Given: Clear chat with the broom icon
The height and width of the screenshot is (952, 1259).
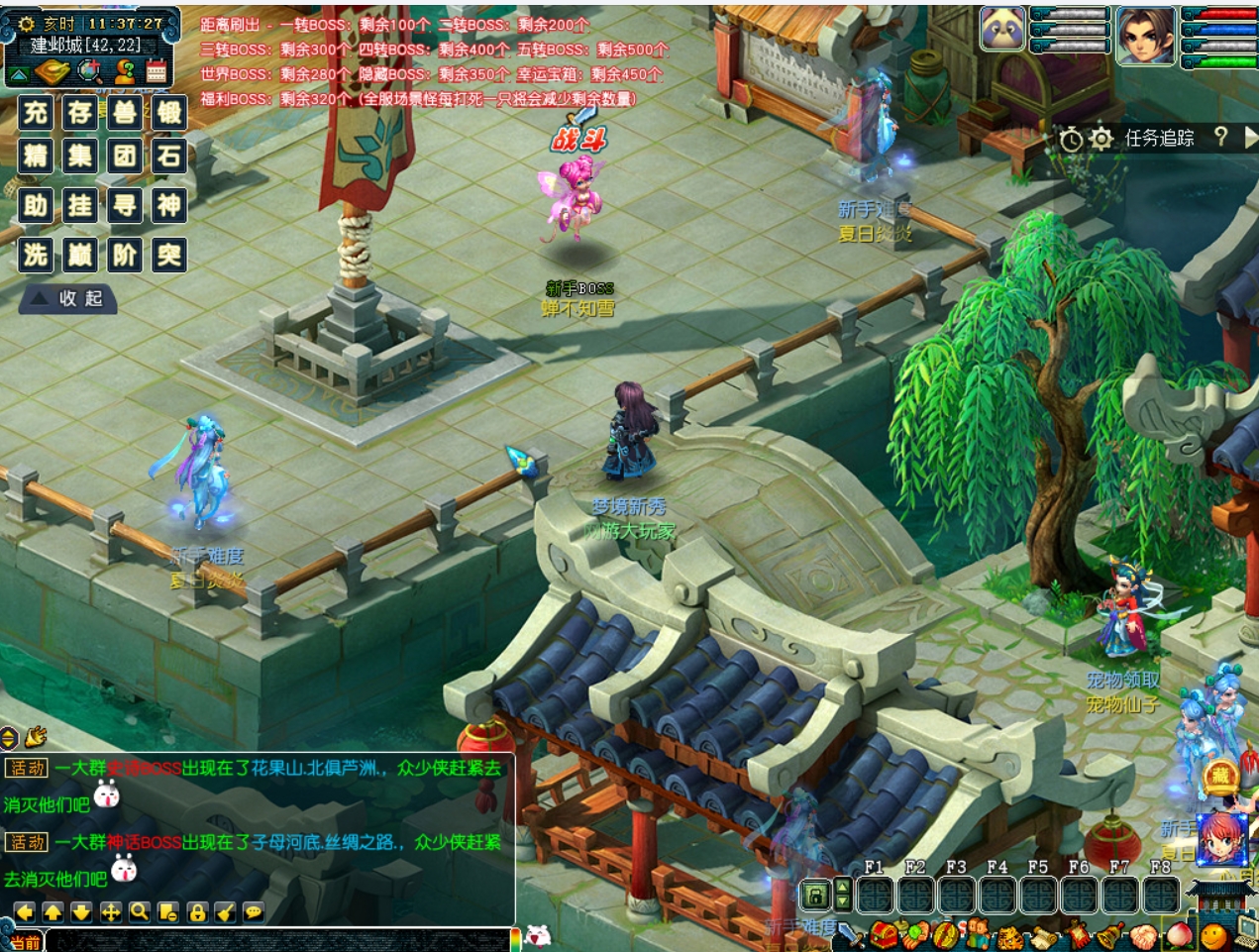Looking at the screenshot, I should point(226,912).
